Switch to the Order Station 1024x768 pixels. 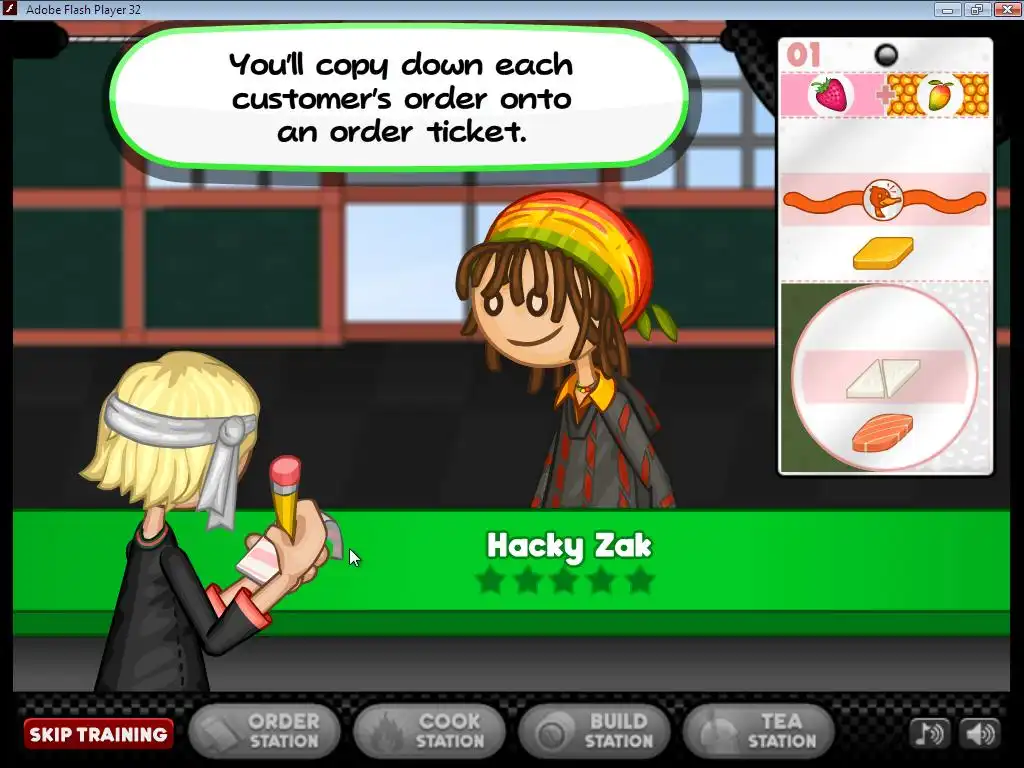click(264, 732)
